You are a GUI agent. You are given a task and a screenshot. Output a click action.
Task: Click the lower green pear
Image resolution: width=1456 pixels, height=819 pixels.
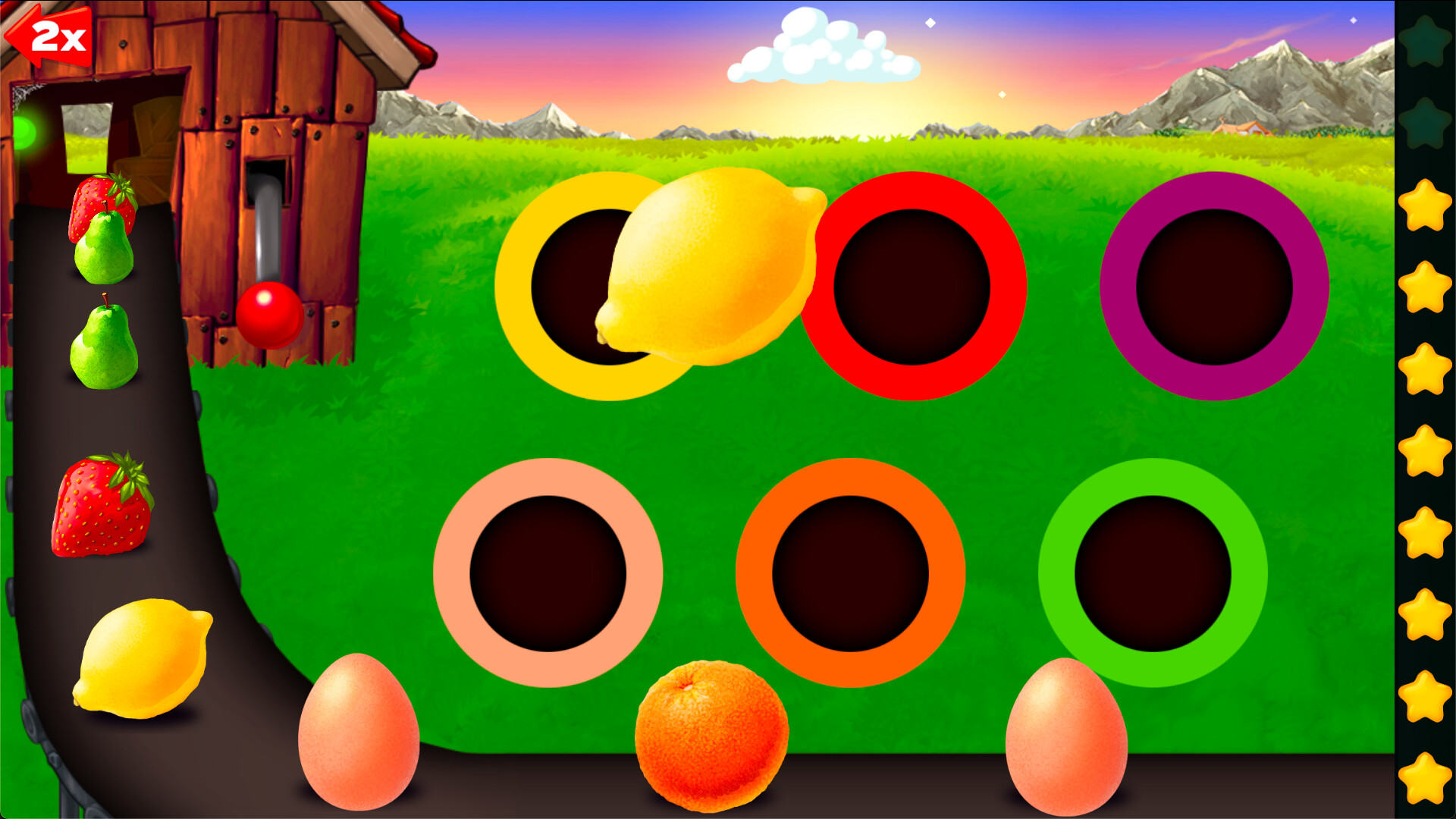102,349
